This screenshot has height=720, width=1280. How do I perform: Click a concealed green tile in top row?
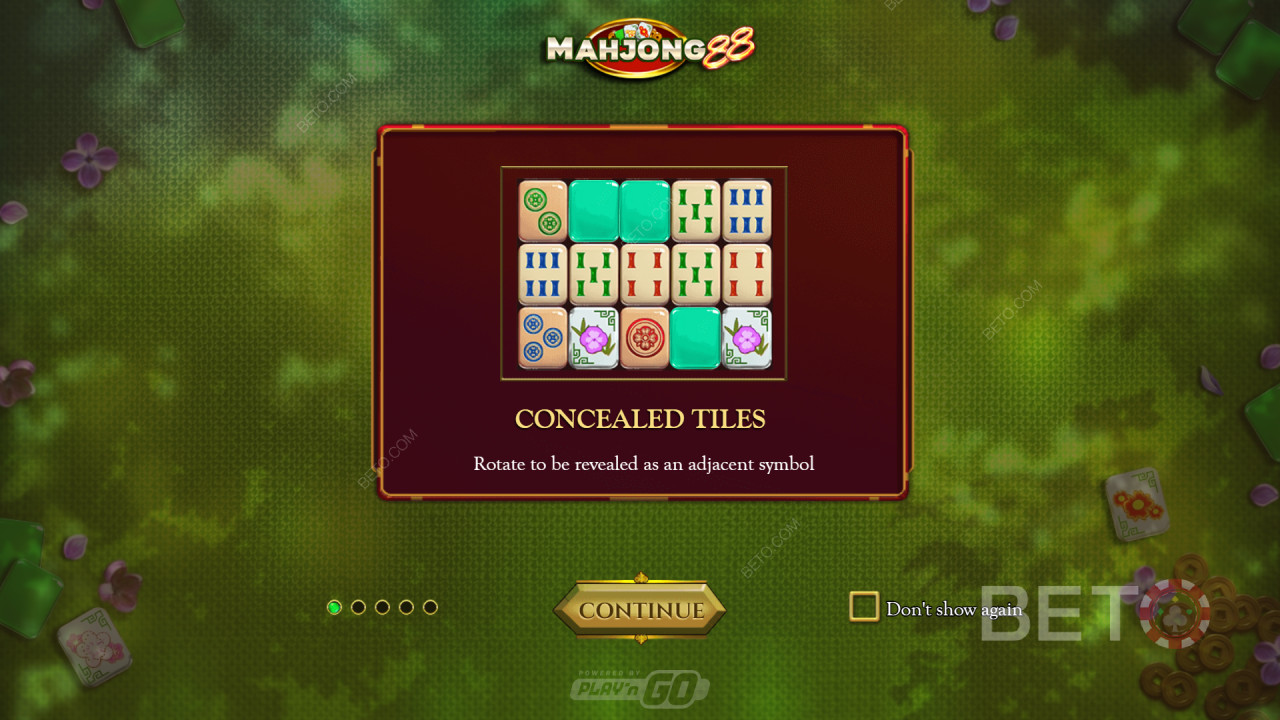click(593, 210)
